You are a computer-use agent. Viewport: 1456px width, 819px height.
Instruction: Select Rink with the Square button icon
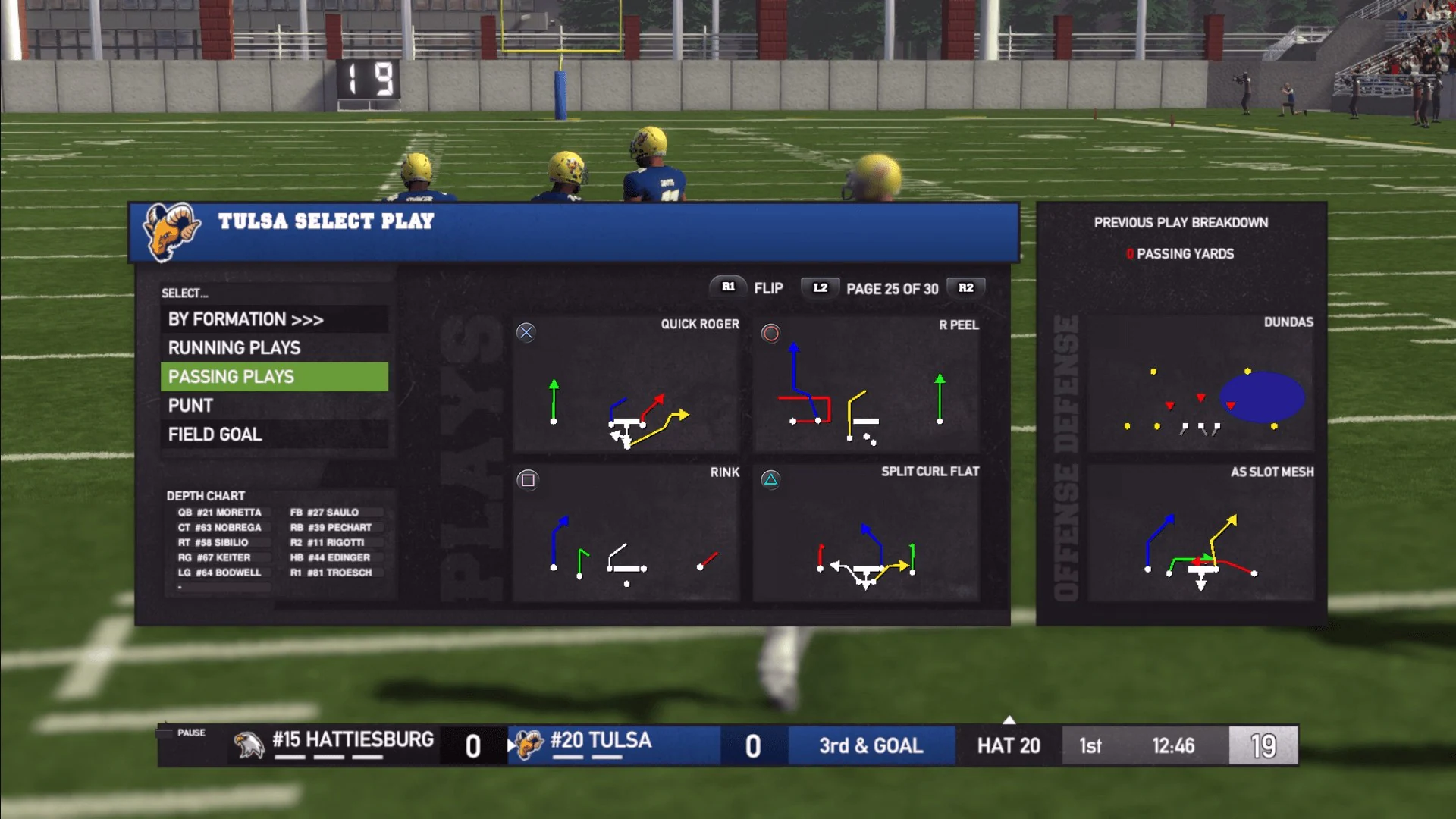tap(529, 479)
